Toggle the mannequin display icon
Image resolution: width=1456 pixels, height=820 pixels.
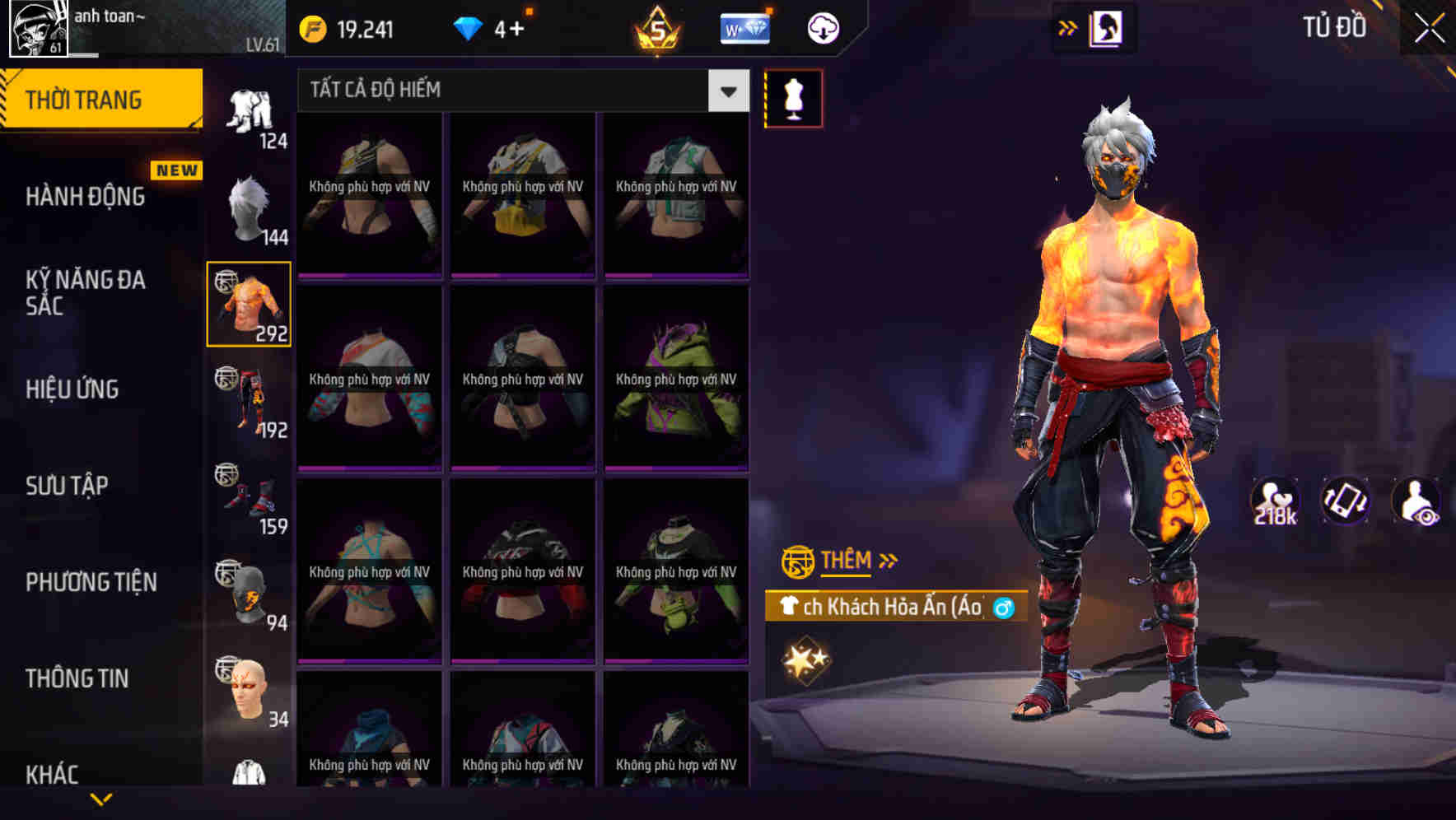[x=793, y=97]
